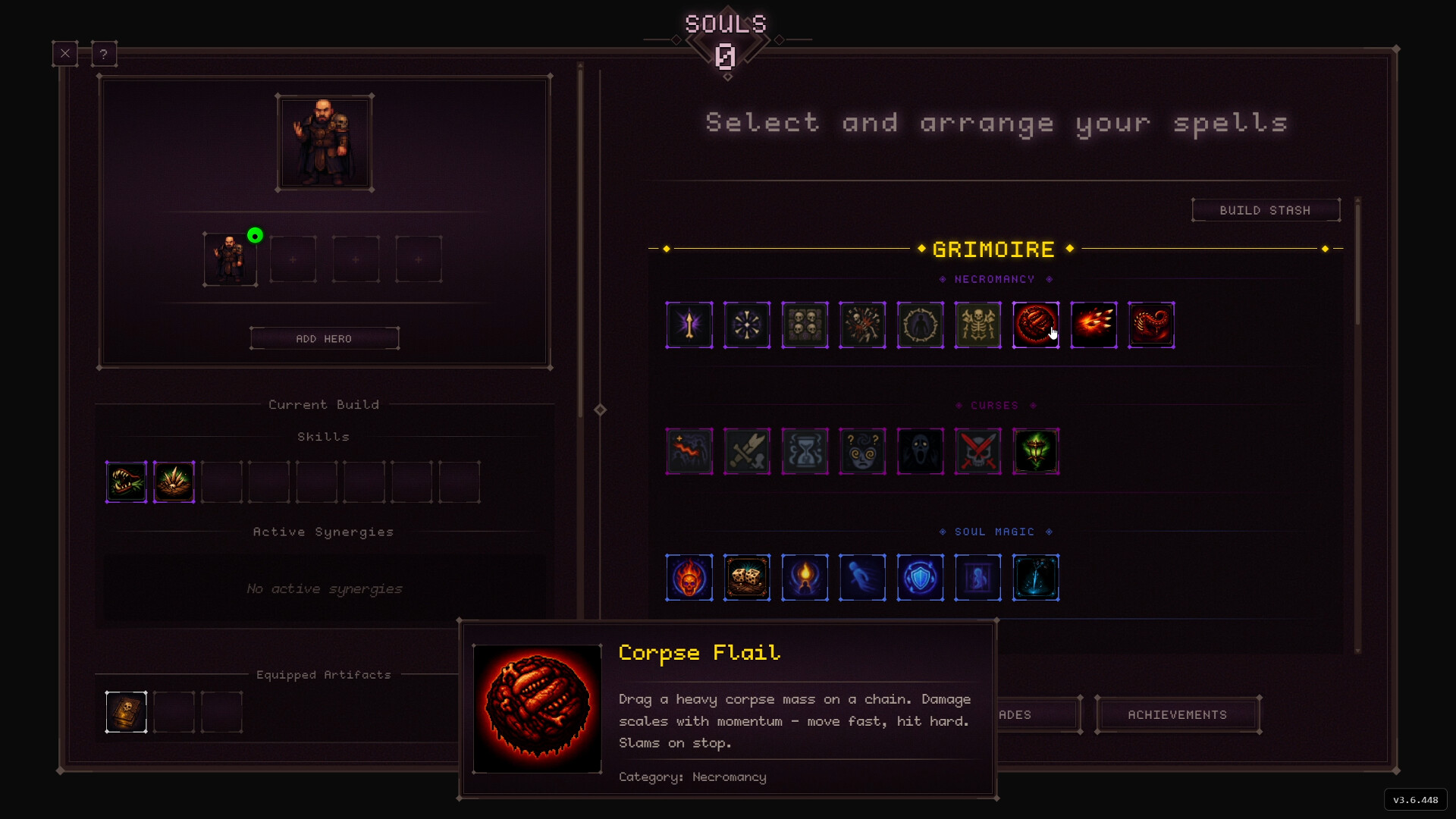Pick the dice spell under Soul Magic

747,577
